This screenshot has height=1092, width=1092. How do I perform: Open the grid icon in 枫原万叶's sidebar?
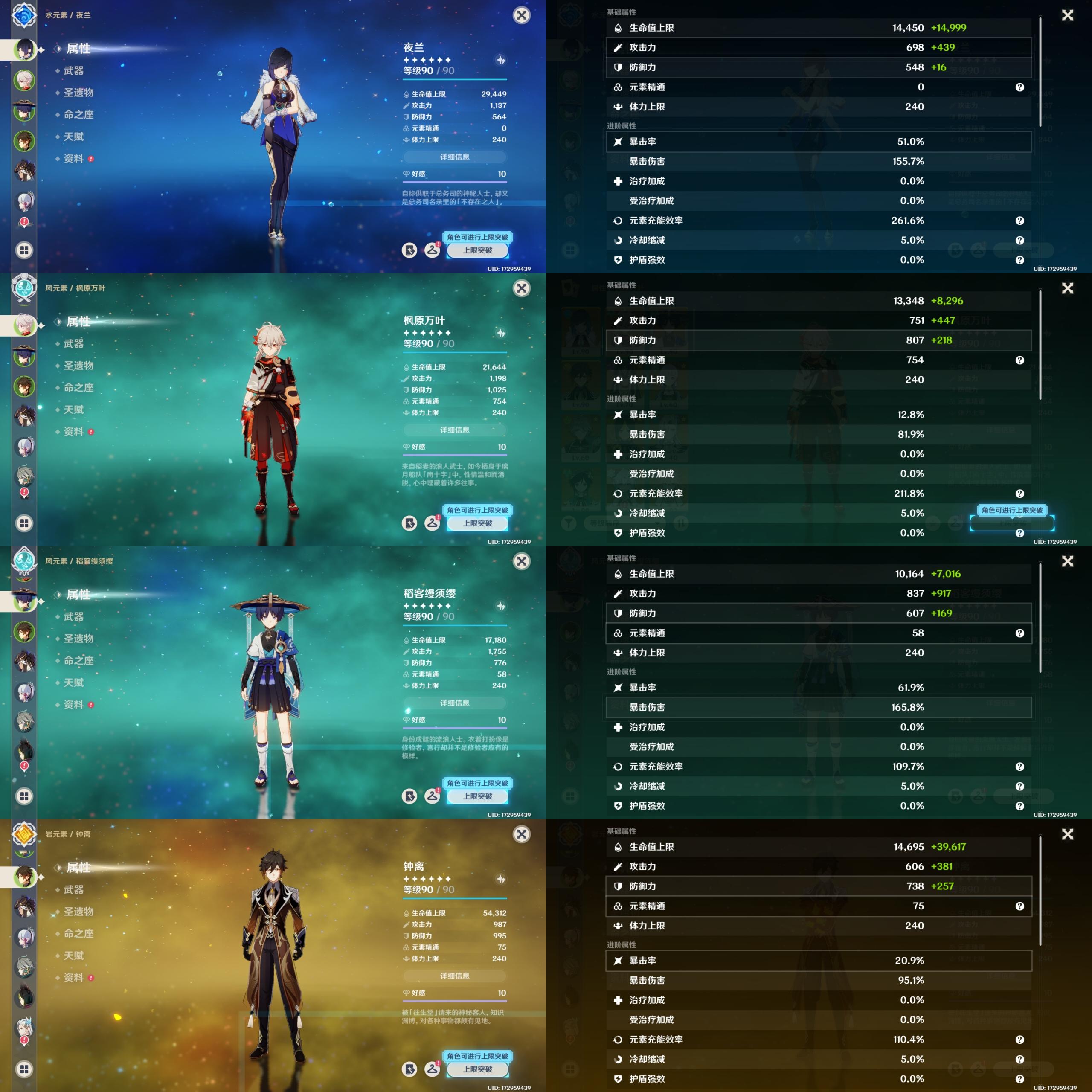tap(24, 523)
